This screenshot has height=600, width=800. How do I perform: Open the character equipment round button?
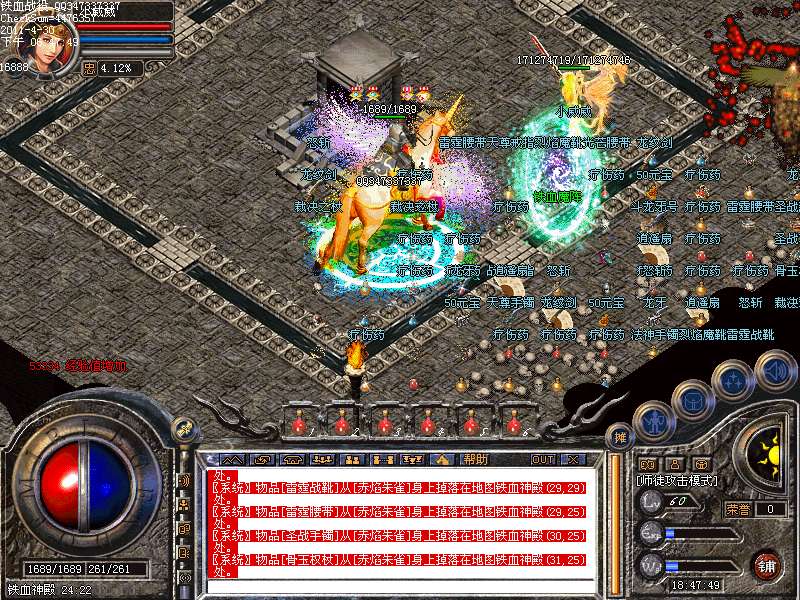(x=652, y=419)
